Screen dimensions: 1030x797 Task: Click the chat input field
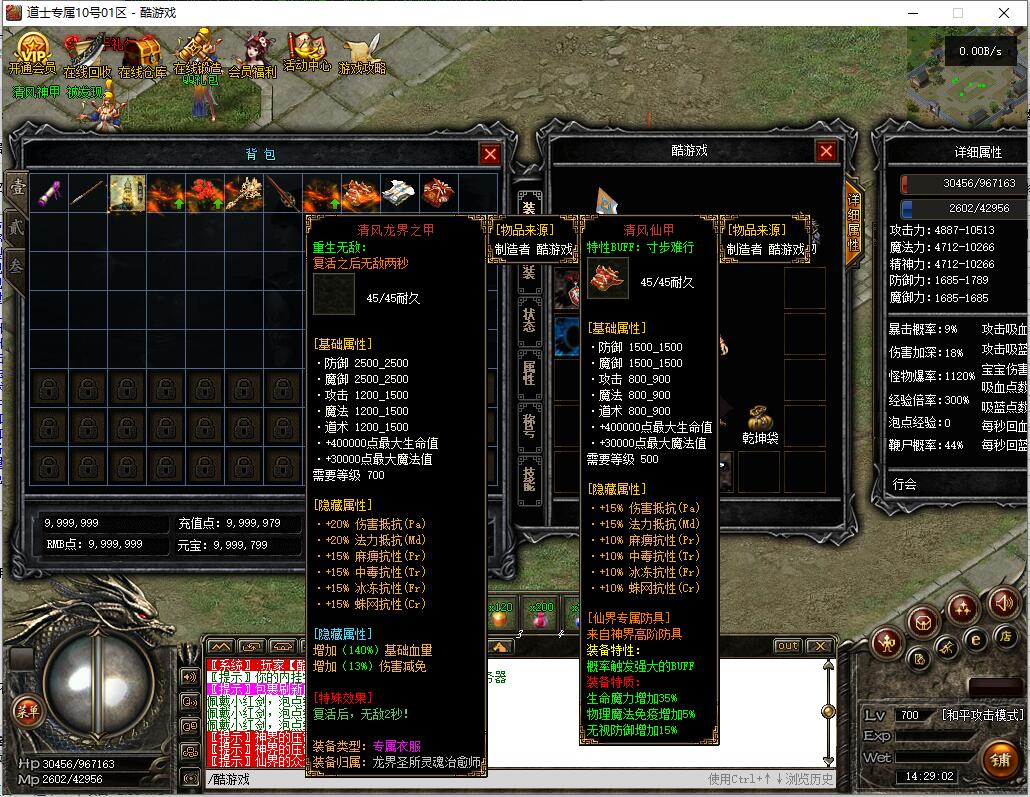pyautogui.click(x=450, y=779)
